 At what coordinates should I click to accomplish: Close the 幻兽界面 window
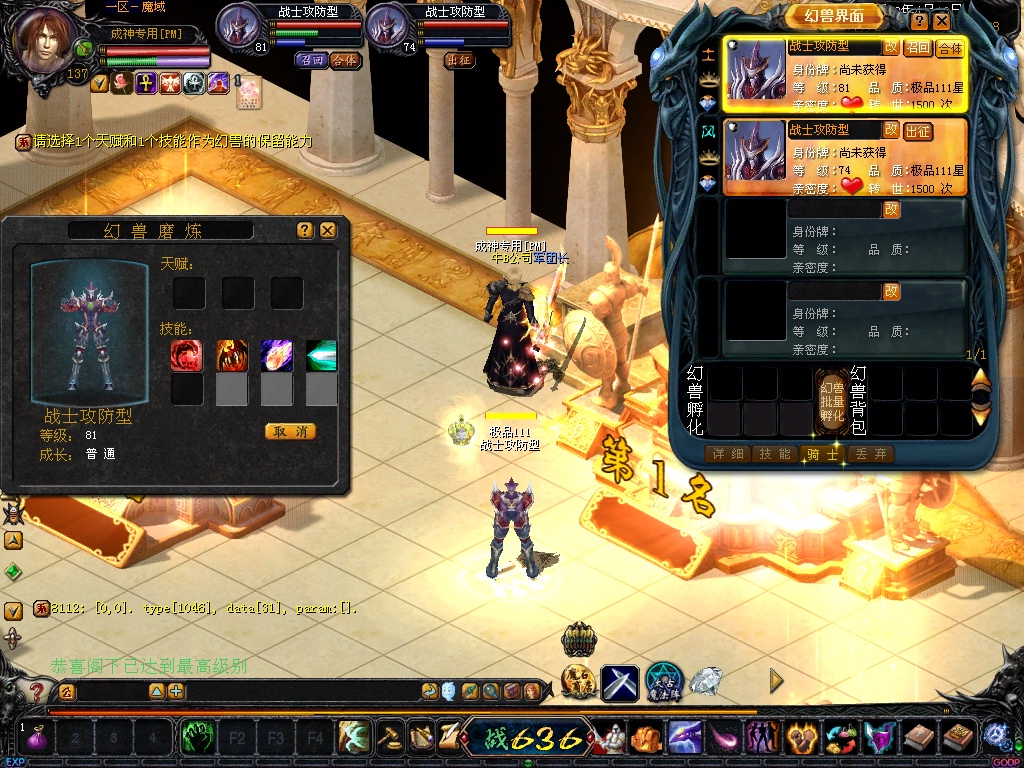tap(941, 21)
